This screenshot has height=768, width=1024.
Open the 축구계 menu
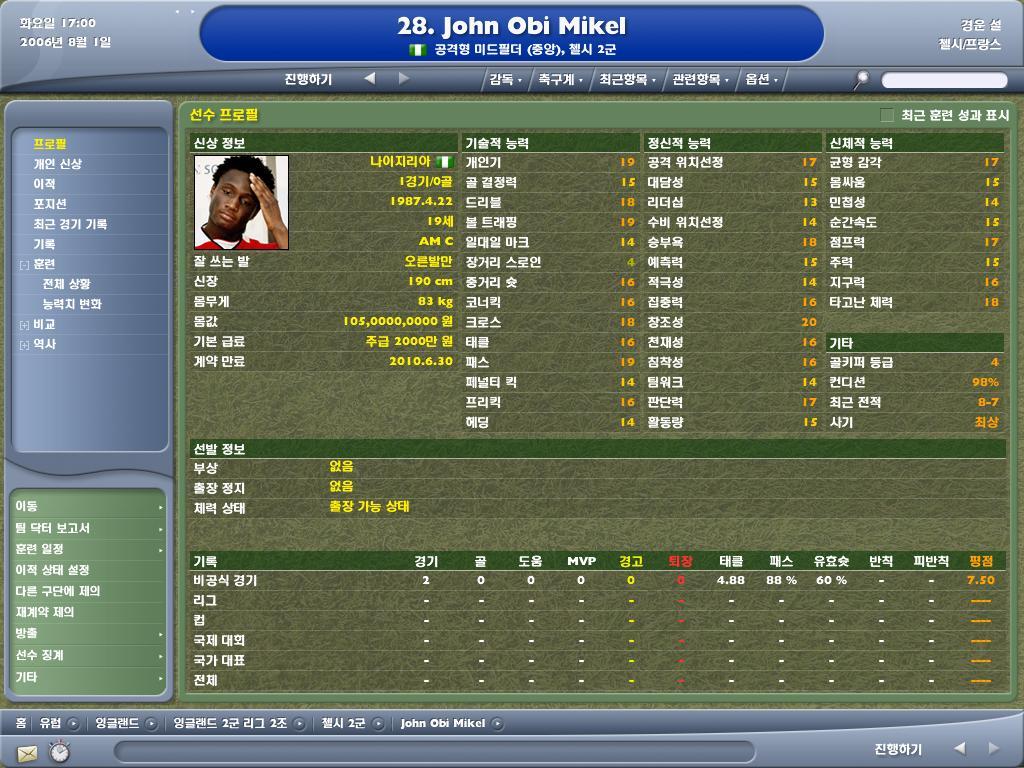tap(560, 79)
